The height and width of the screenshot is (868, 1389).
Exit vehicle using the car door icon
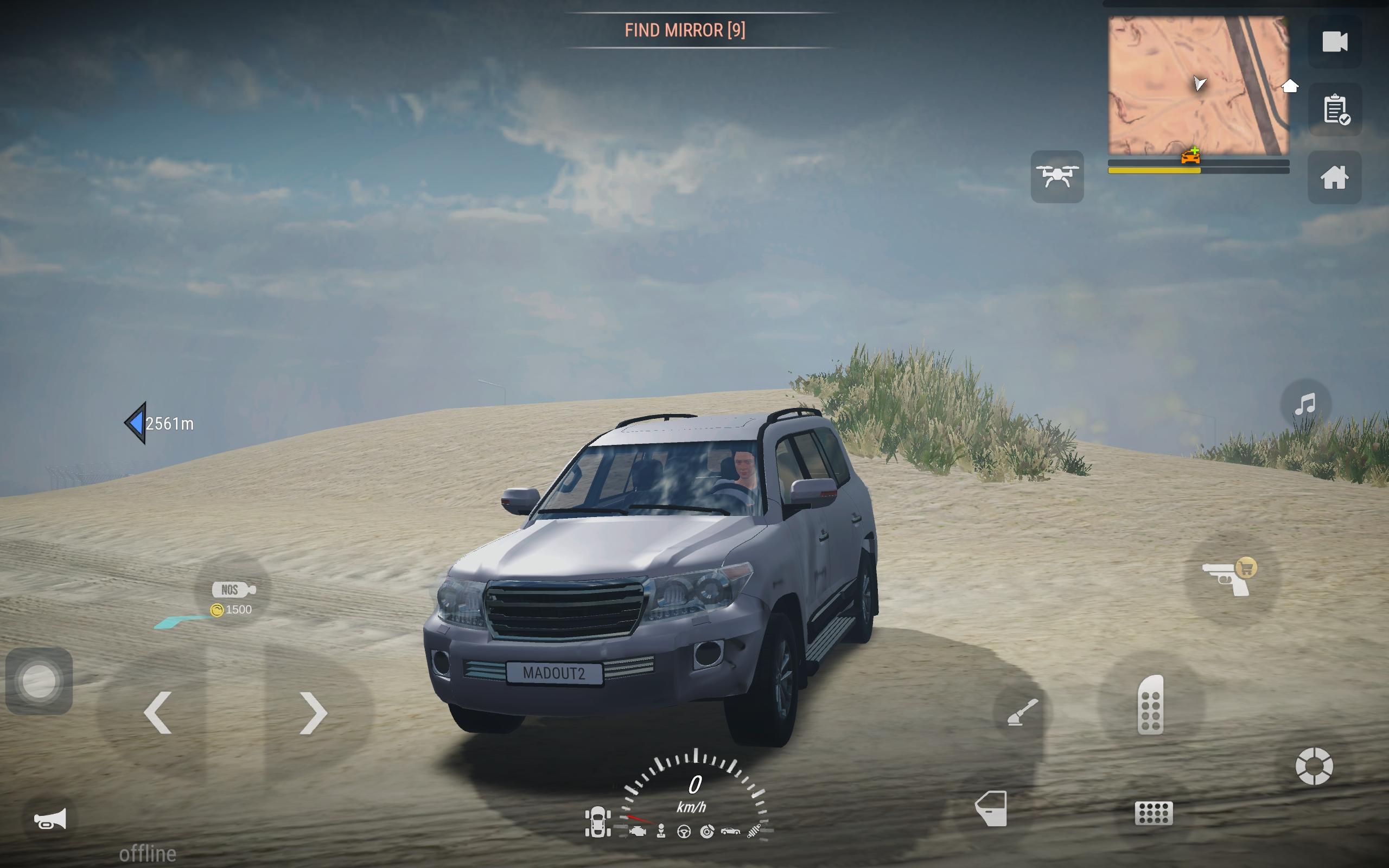pos(991,808)
